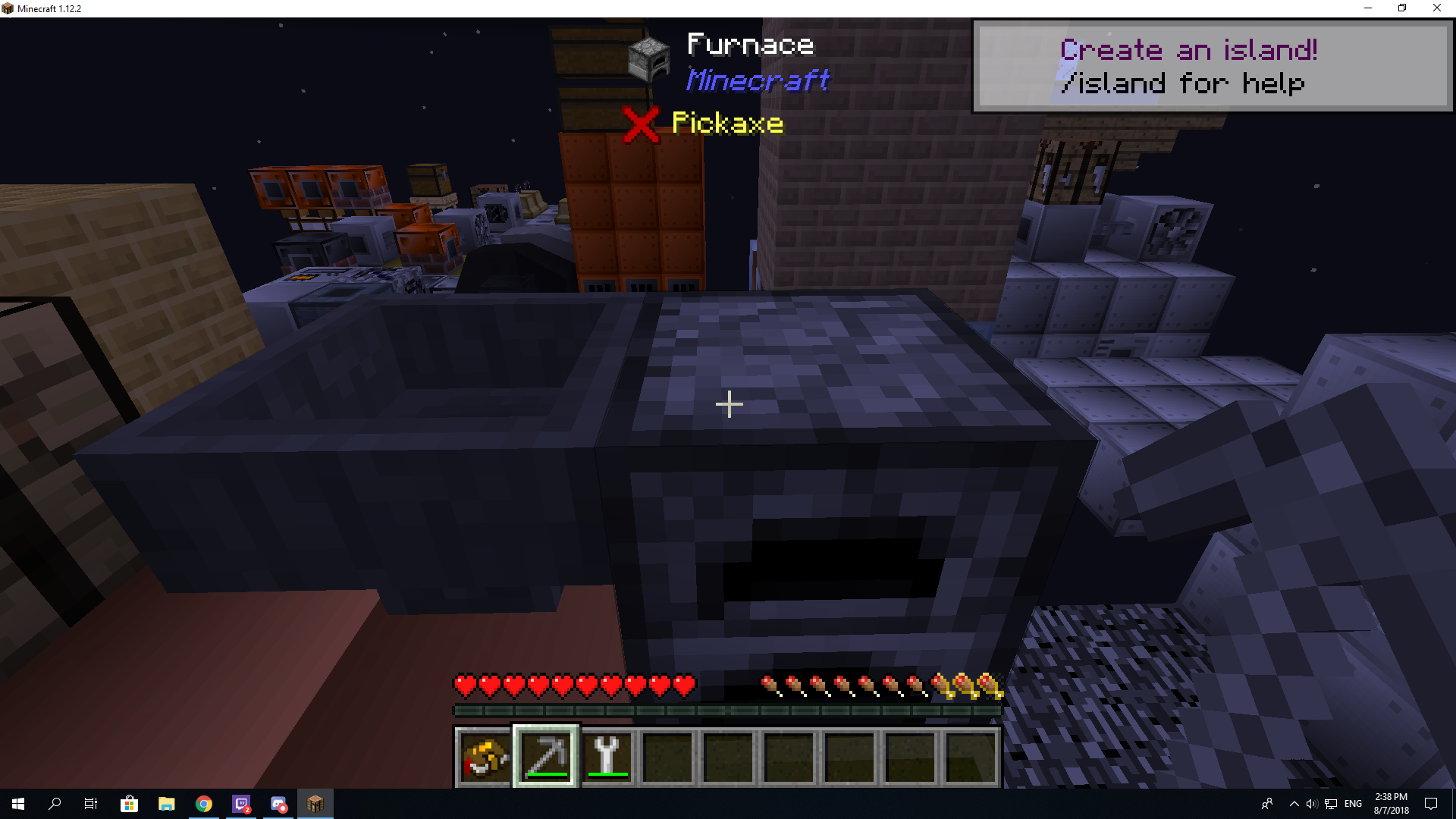Launch Google Chrome from the taskbar
This screenshot has height=819, width=1456.
click(x=203, y=804)
